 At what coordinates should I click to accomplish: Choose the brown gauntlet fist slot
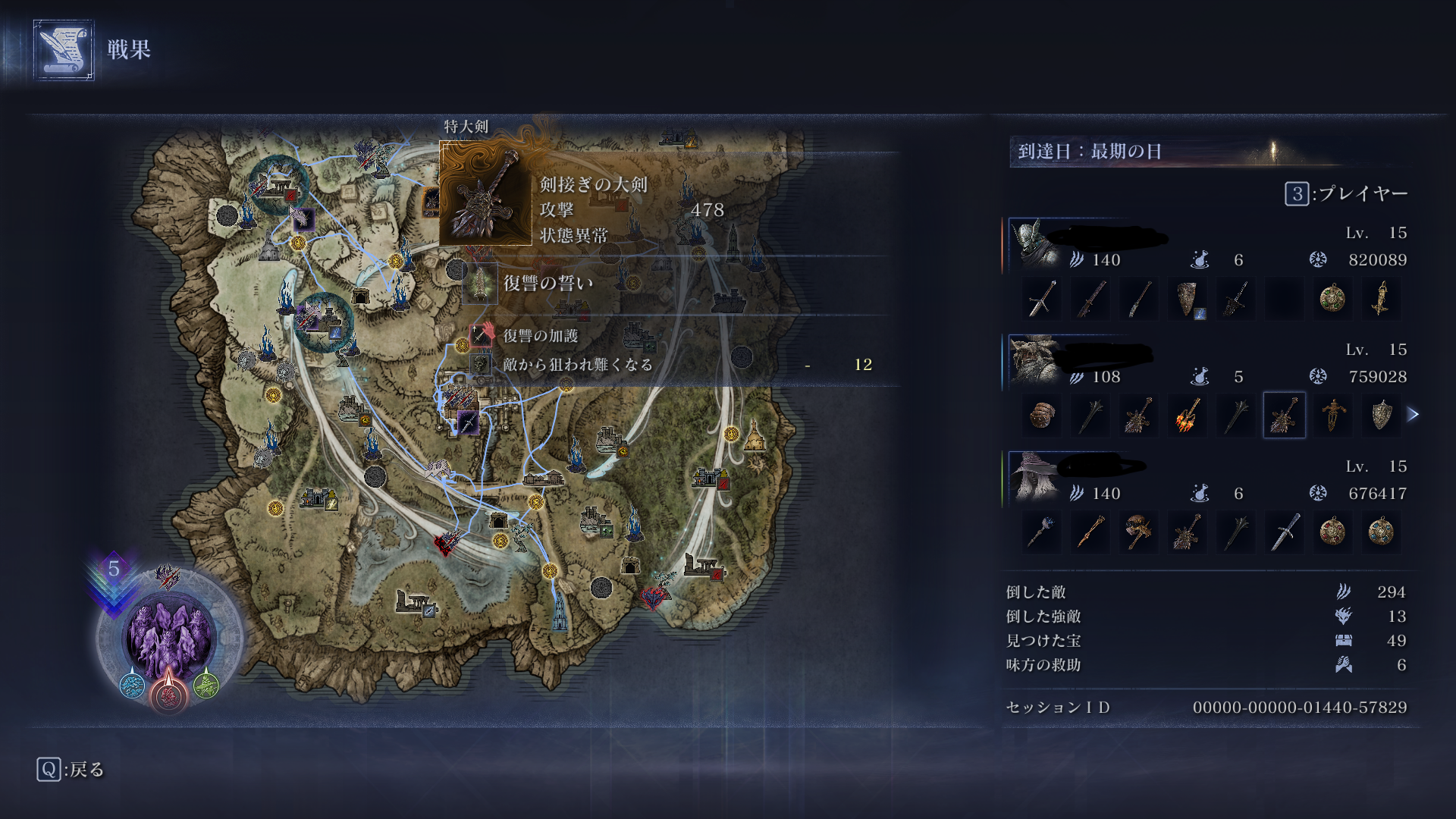click(1041, 415)
